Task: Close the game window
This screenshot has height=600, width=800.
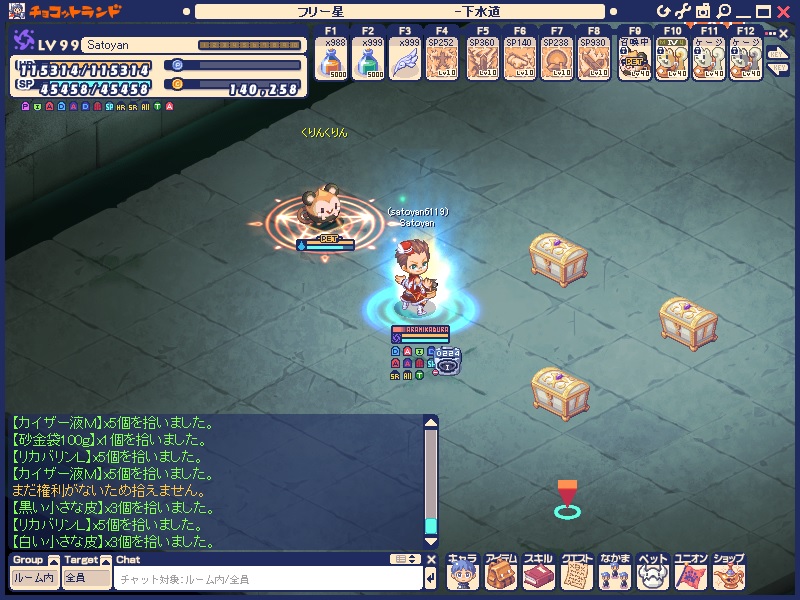Action: tap(784, 11)
